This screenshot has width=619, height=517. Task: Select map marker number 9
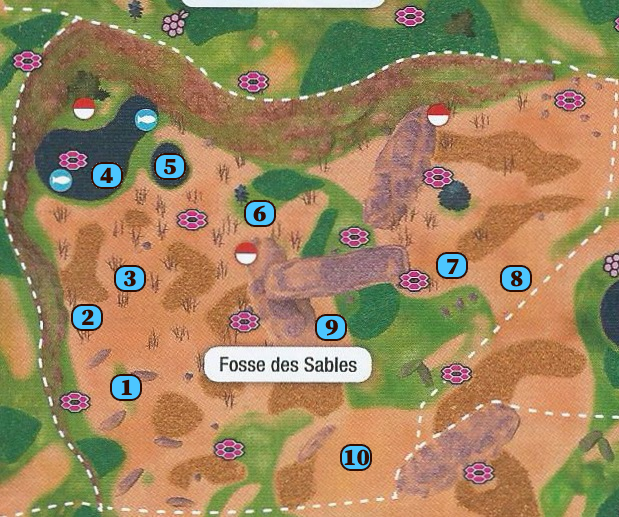[x=330, y=327]
